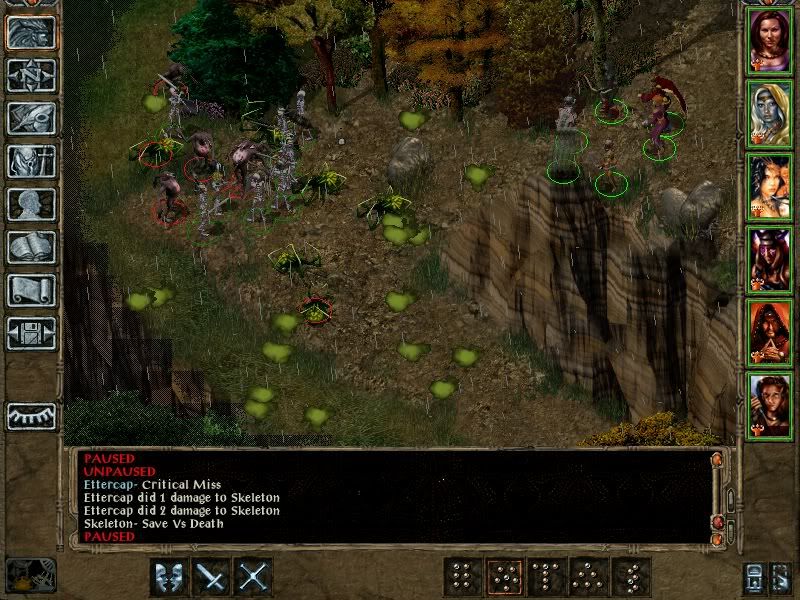Rest the party using the closed eye button
Viewport: 800px width, 600px height.
pyautogui.click(x=31, y=416)
